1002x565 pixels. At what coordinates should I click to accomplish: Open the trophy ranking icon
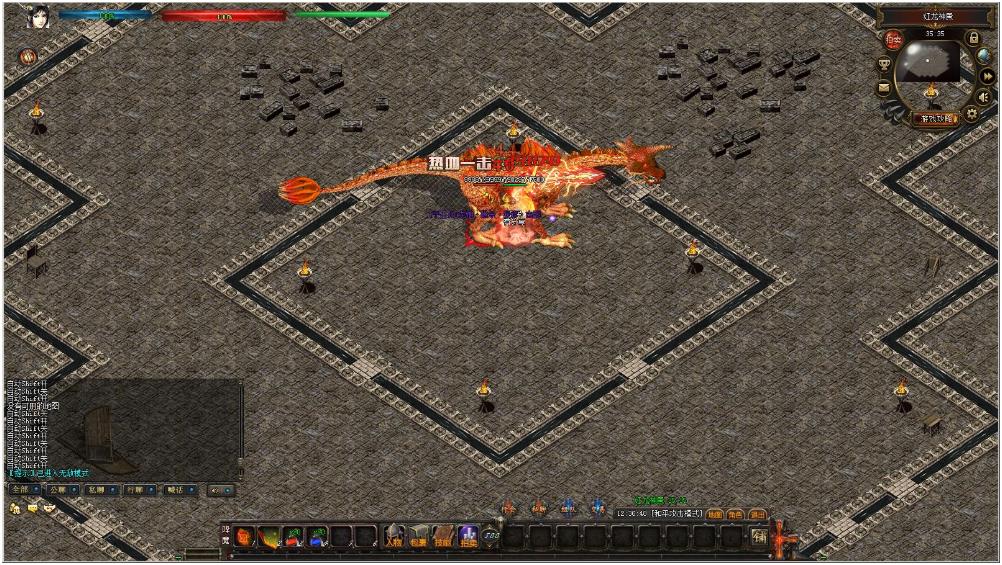[x=885, y=65]
